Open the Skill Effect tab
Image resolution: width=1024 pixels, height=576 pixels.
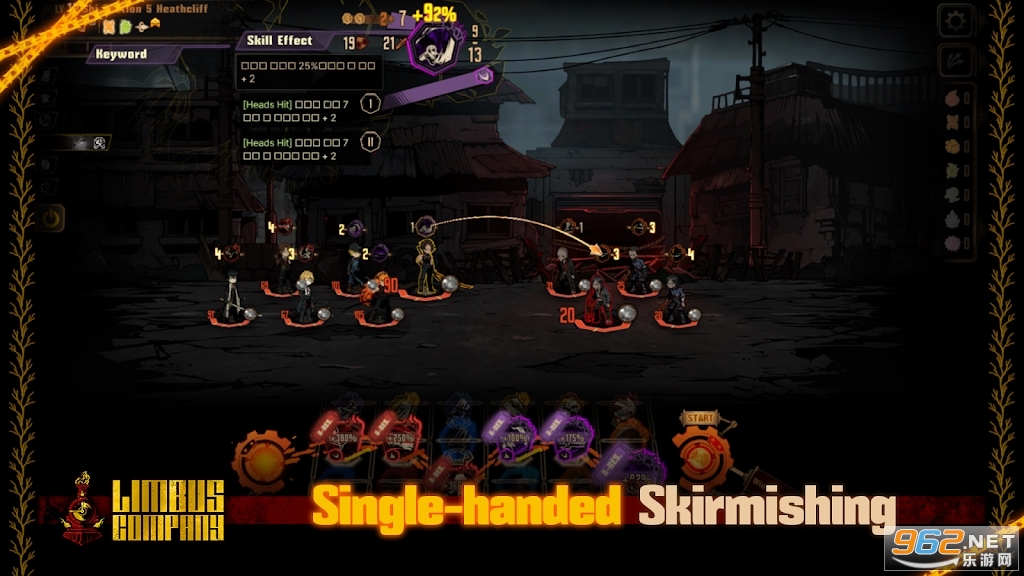coord(280,41)
